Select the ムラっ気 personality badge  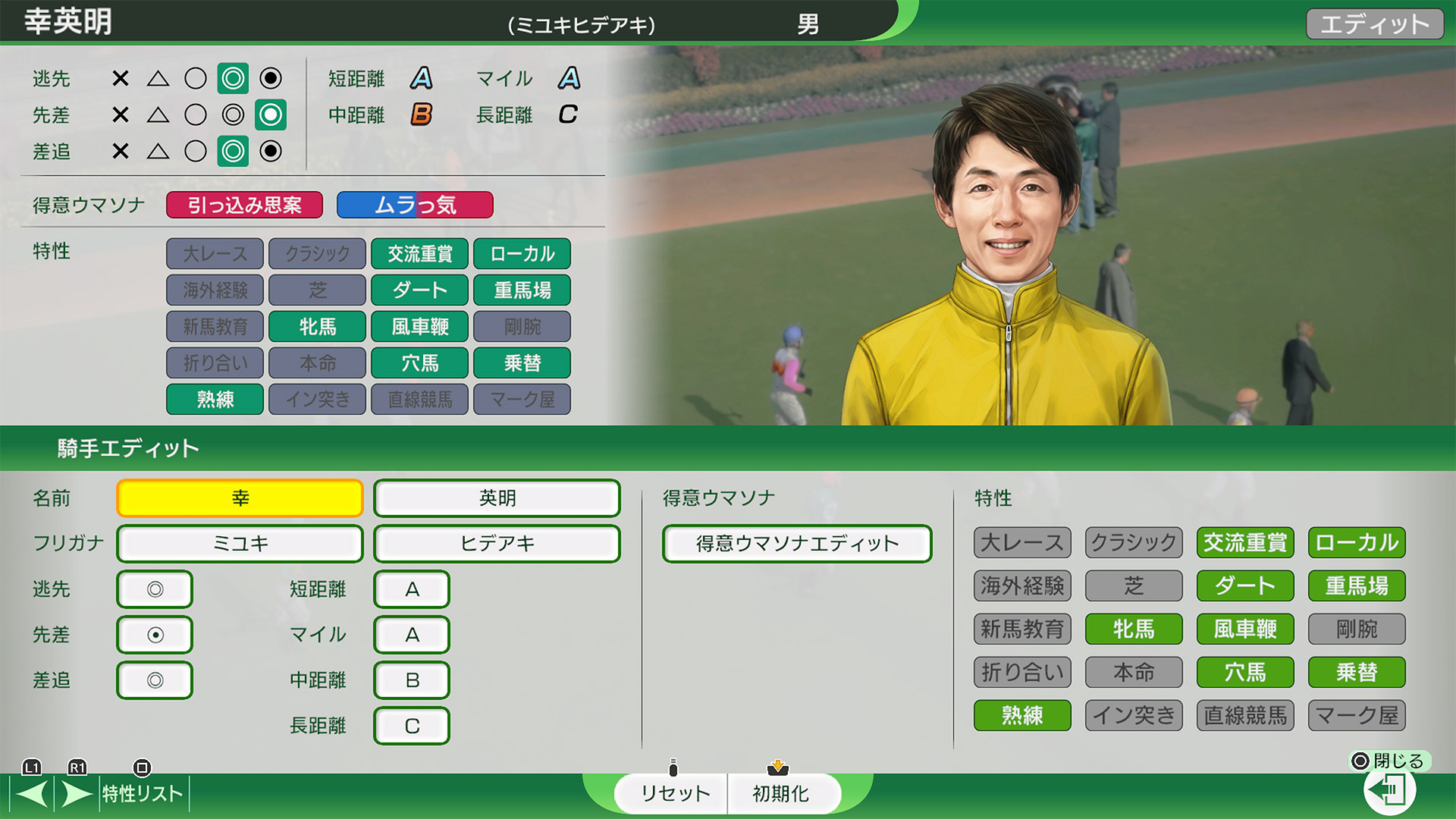coord(415,205)
